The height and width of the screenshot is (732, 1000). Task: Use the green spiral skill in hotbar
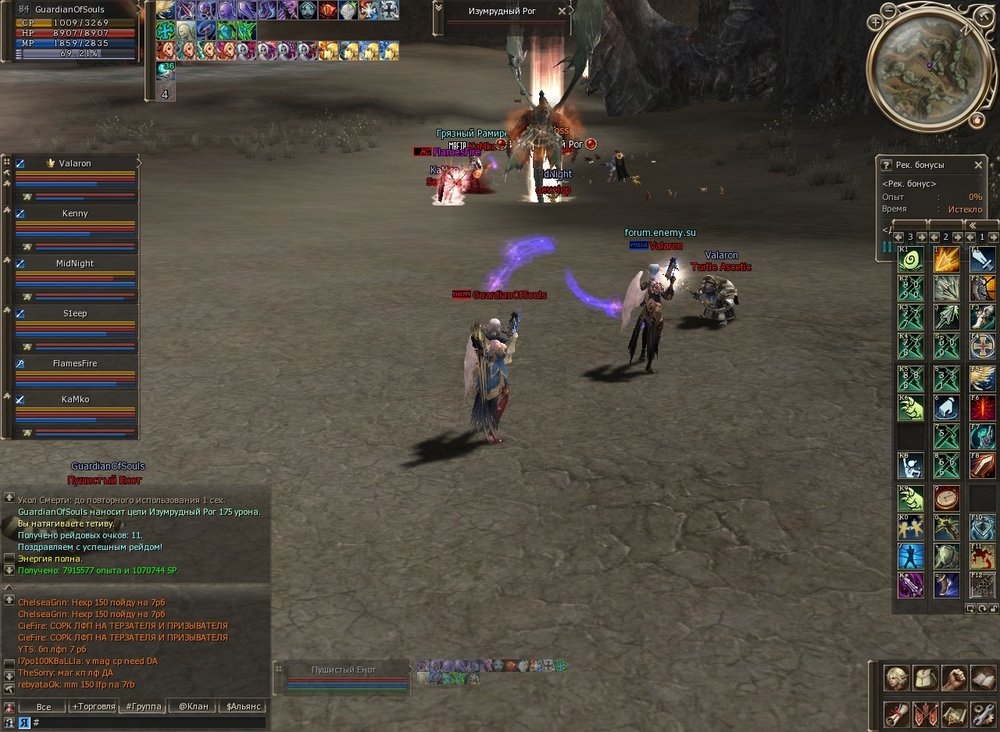tap(910, 260)
